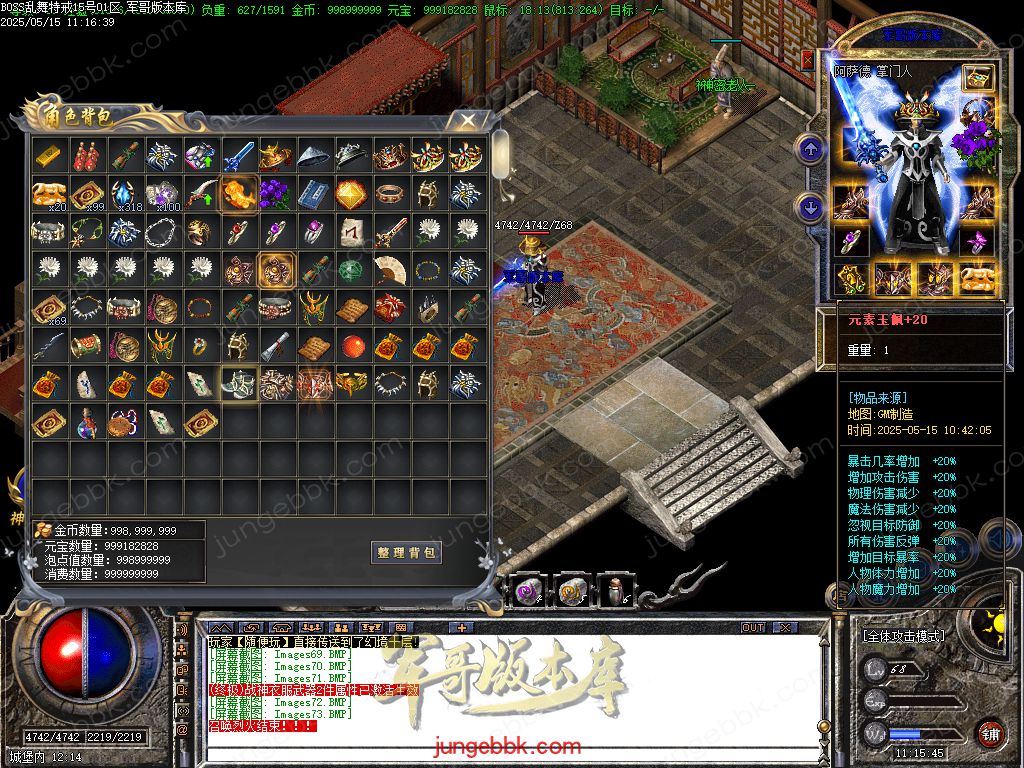Click the 整理背包 sort bag button

(x=406, y=552)
